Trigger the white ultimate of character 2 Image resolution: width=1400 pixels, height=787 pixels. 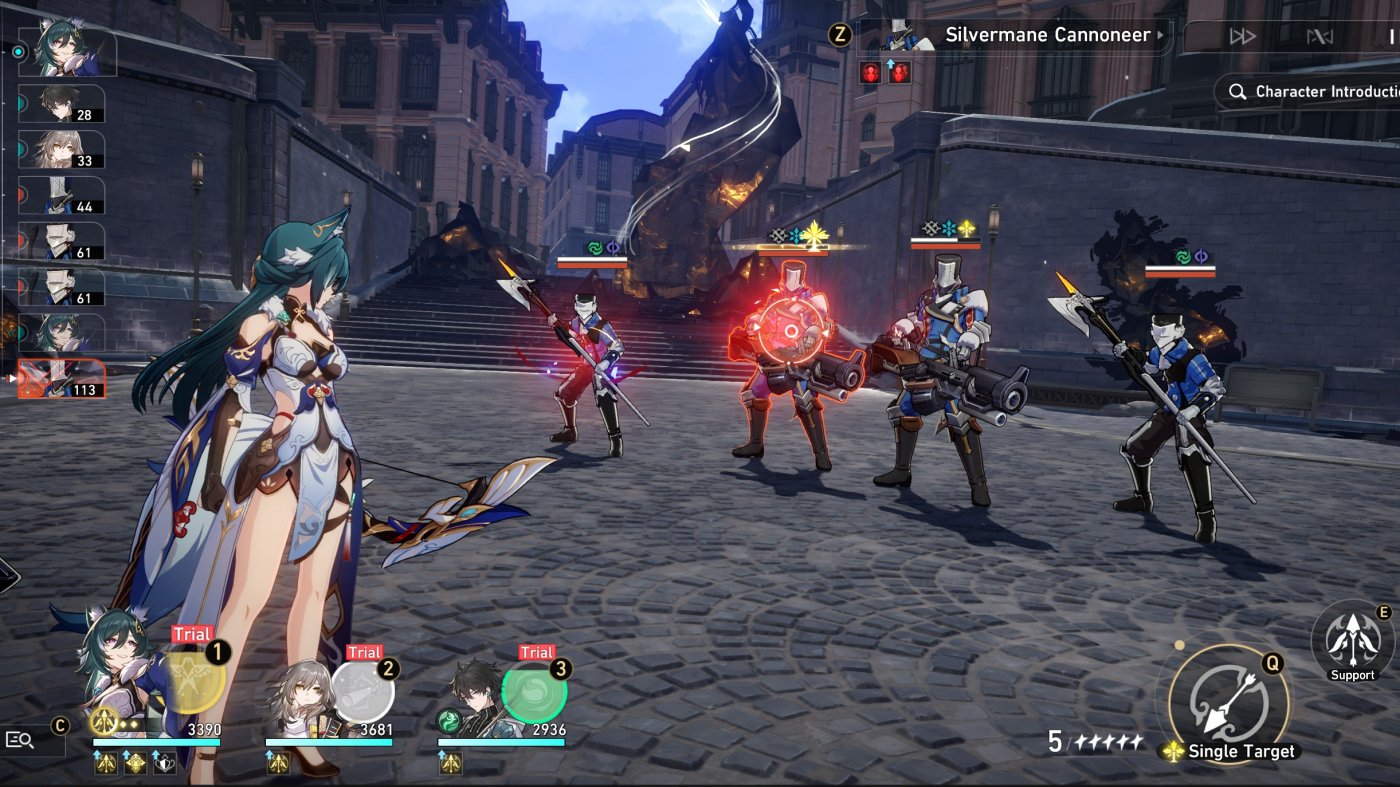click(x=363, y=691)
